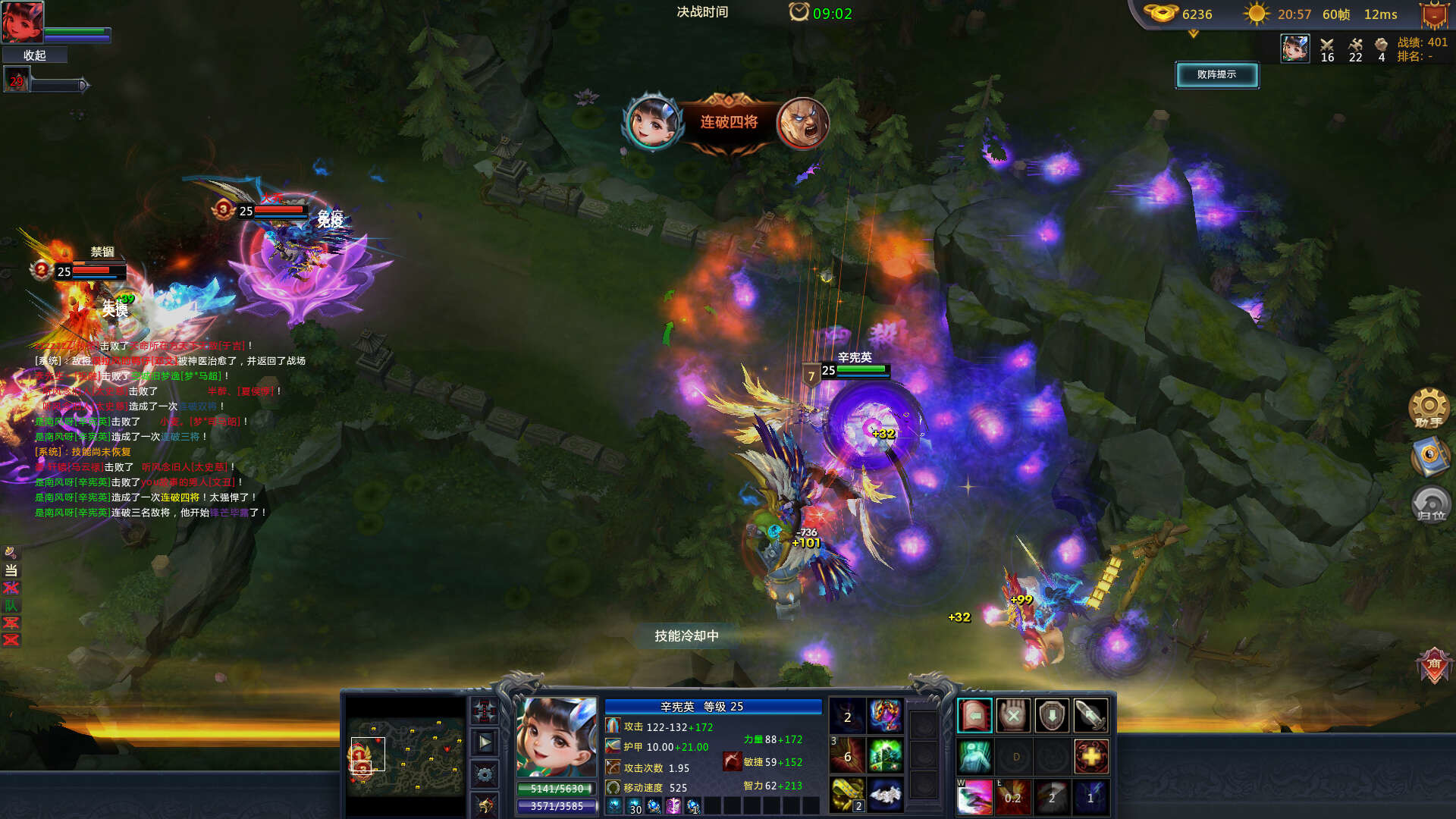Select the shield defend command icon
Screen dimensions: 1456x819
[1052, 715]
